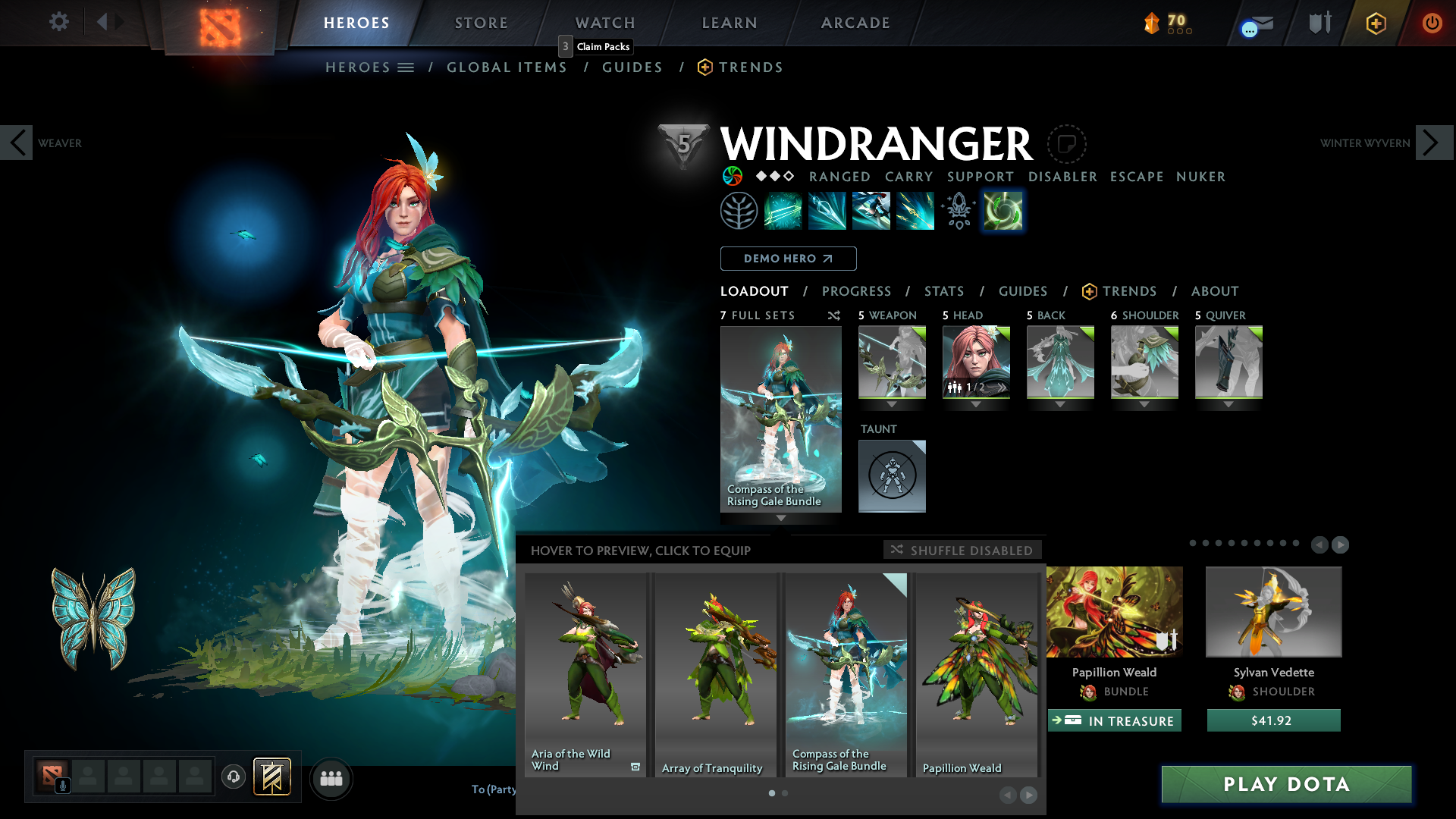
Task: Quit using the red power button
Action: (x=1432, y=23)
